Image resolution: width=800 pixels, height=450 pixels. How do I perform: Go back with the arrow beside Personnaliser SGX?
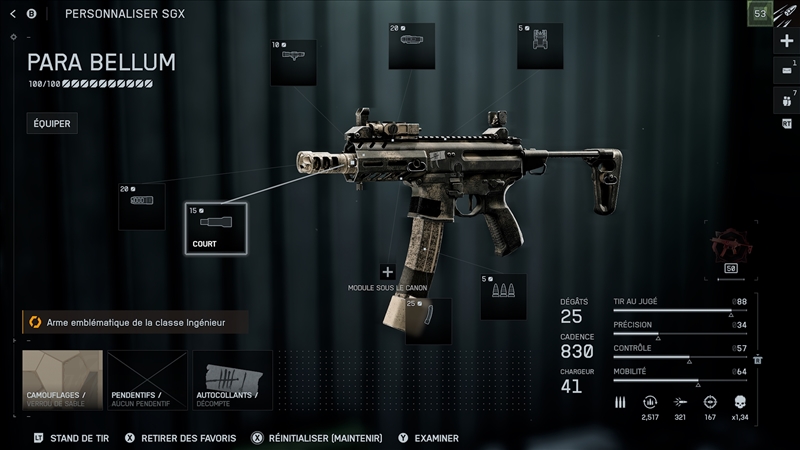click(x=14, y=14)
